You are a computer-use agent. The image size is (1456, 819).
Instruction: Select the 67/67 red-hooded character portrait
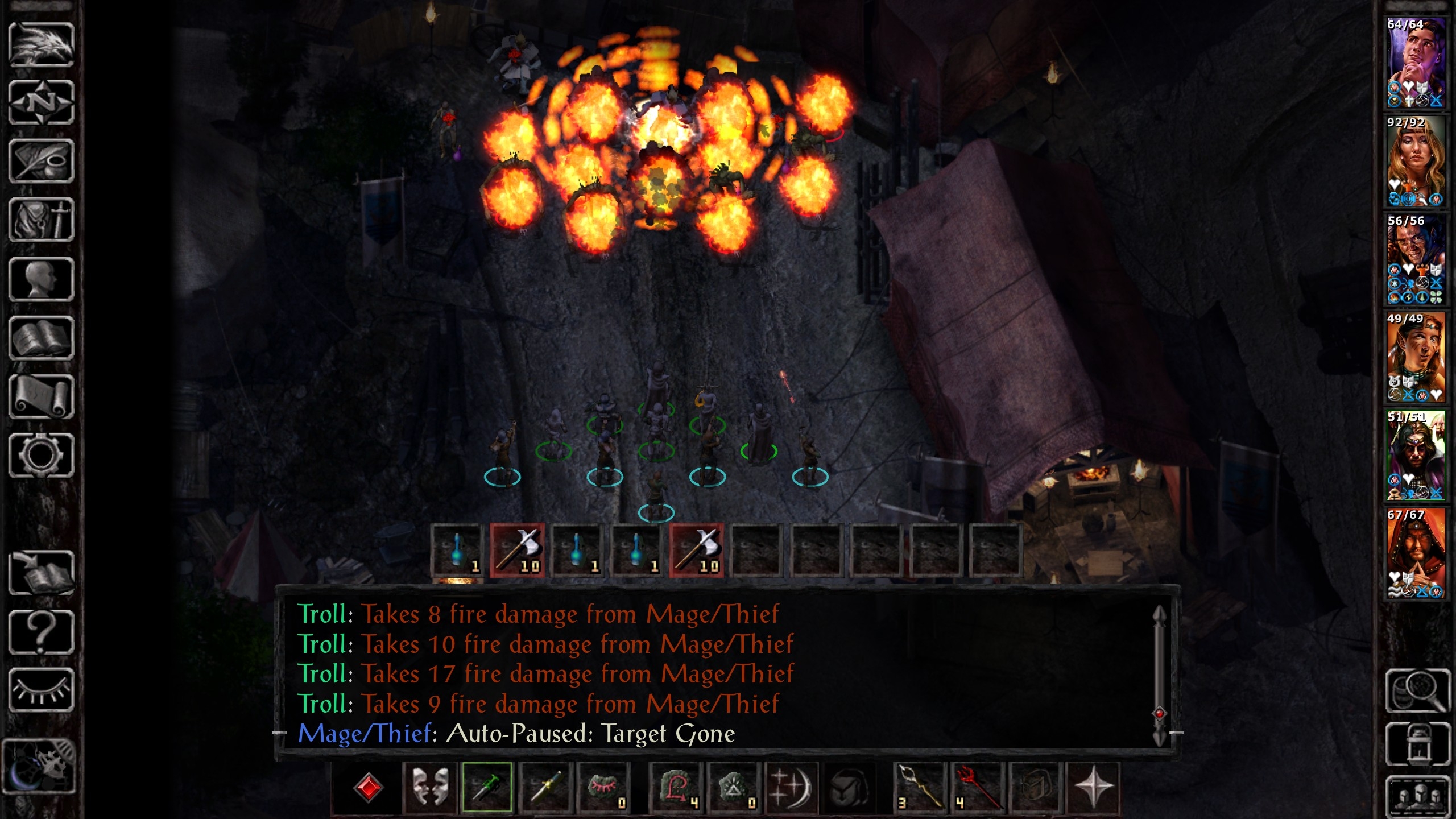pos(1416,553)
